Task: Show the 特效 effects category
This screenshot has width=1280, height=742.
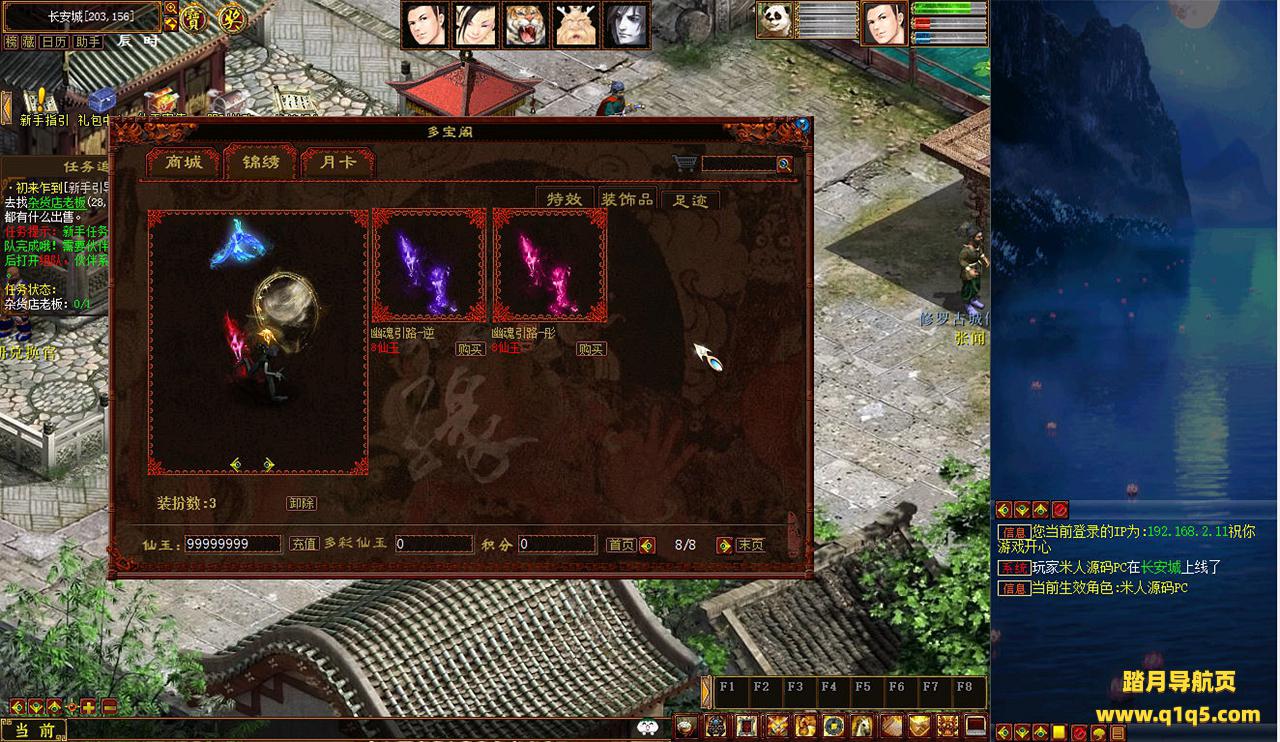Action: click(564, 199)
